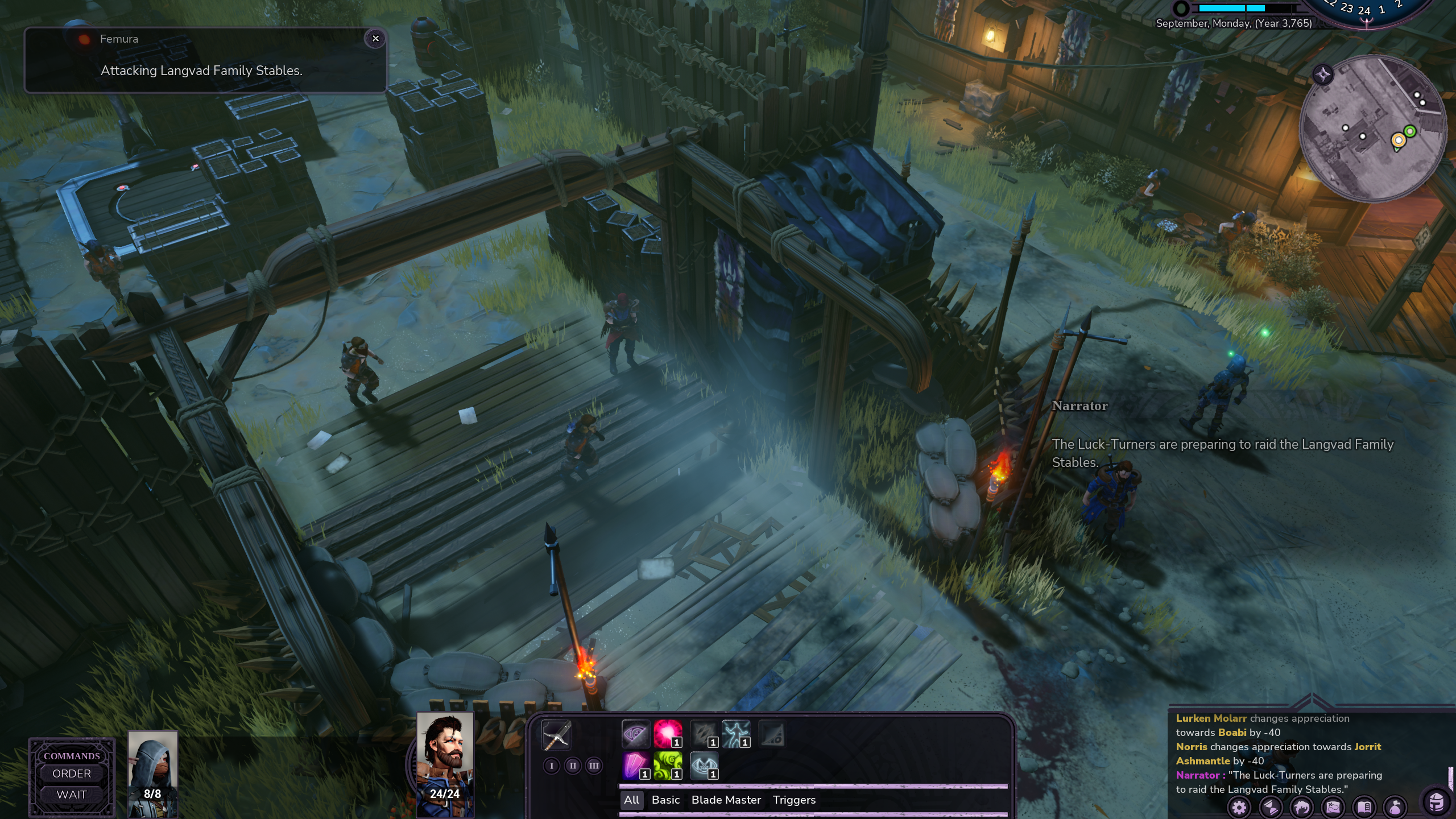Show the Triggers tab
1456x819 pixels.
click(794, 800)
